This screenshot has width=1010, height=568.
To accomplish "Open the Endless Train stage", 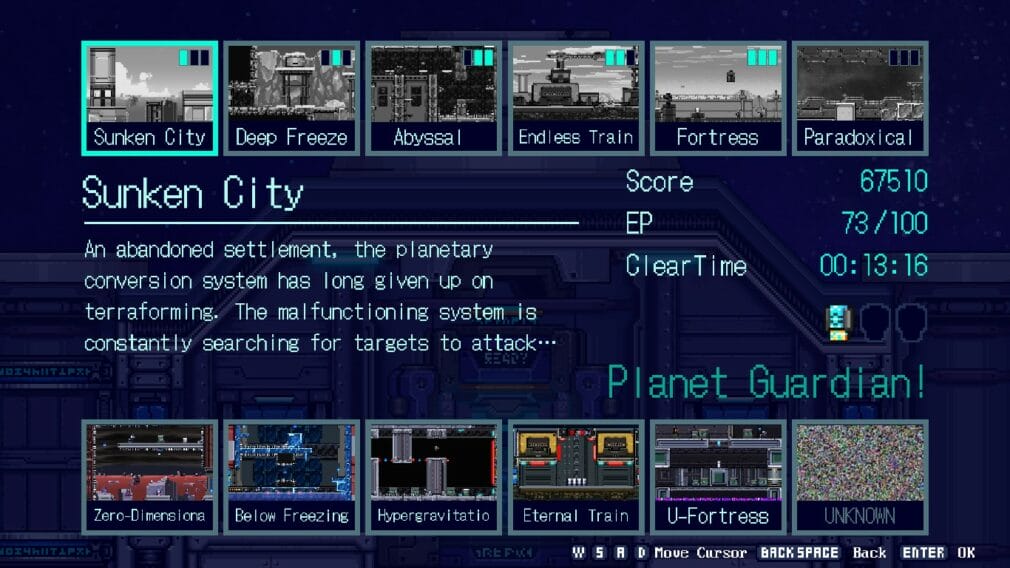I will [x=575, y=98].
